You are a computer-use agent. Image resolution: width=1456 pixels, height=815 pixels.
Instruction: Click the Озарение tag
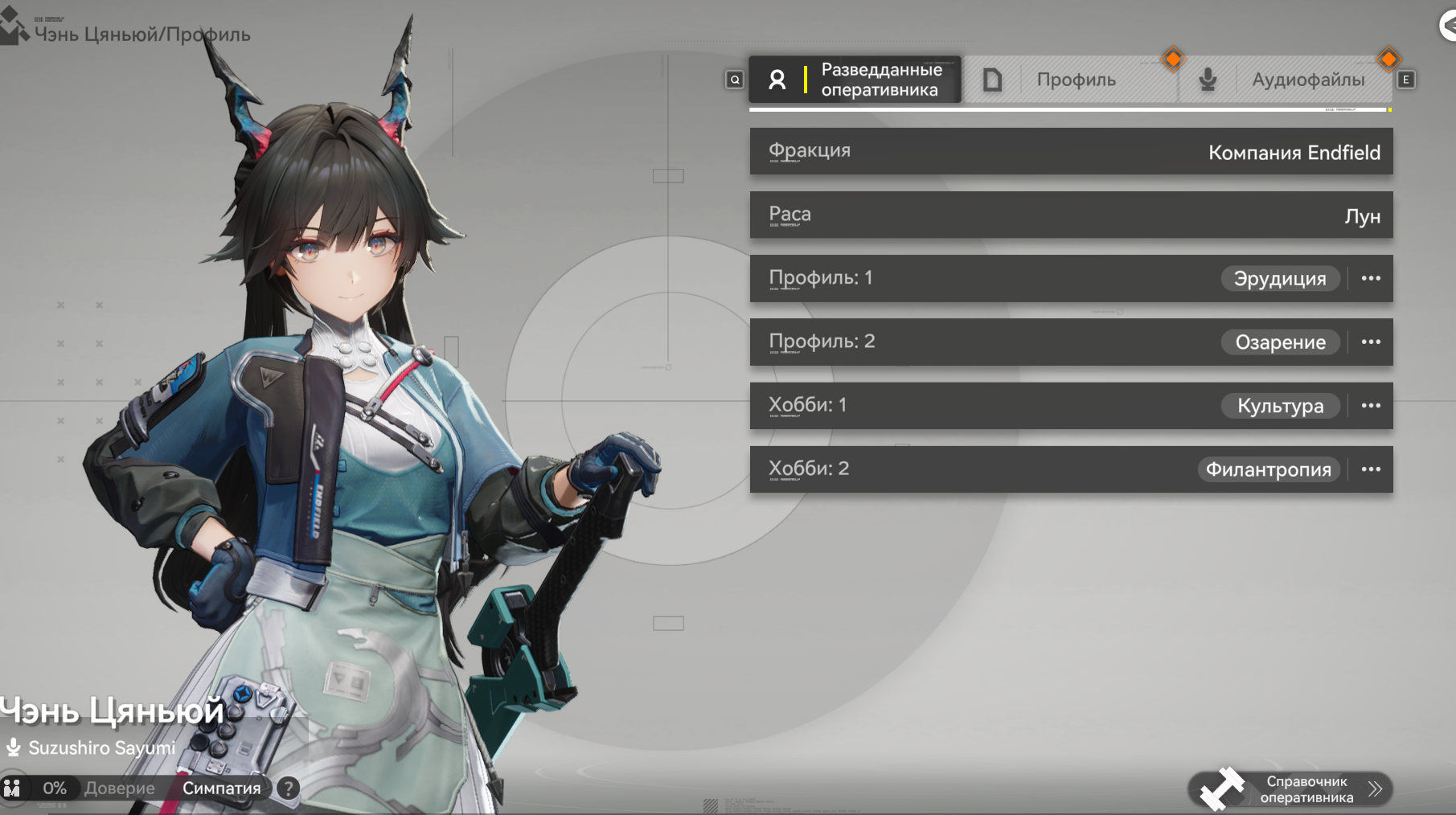coord(1280,342)
